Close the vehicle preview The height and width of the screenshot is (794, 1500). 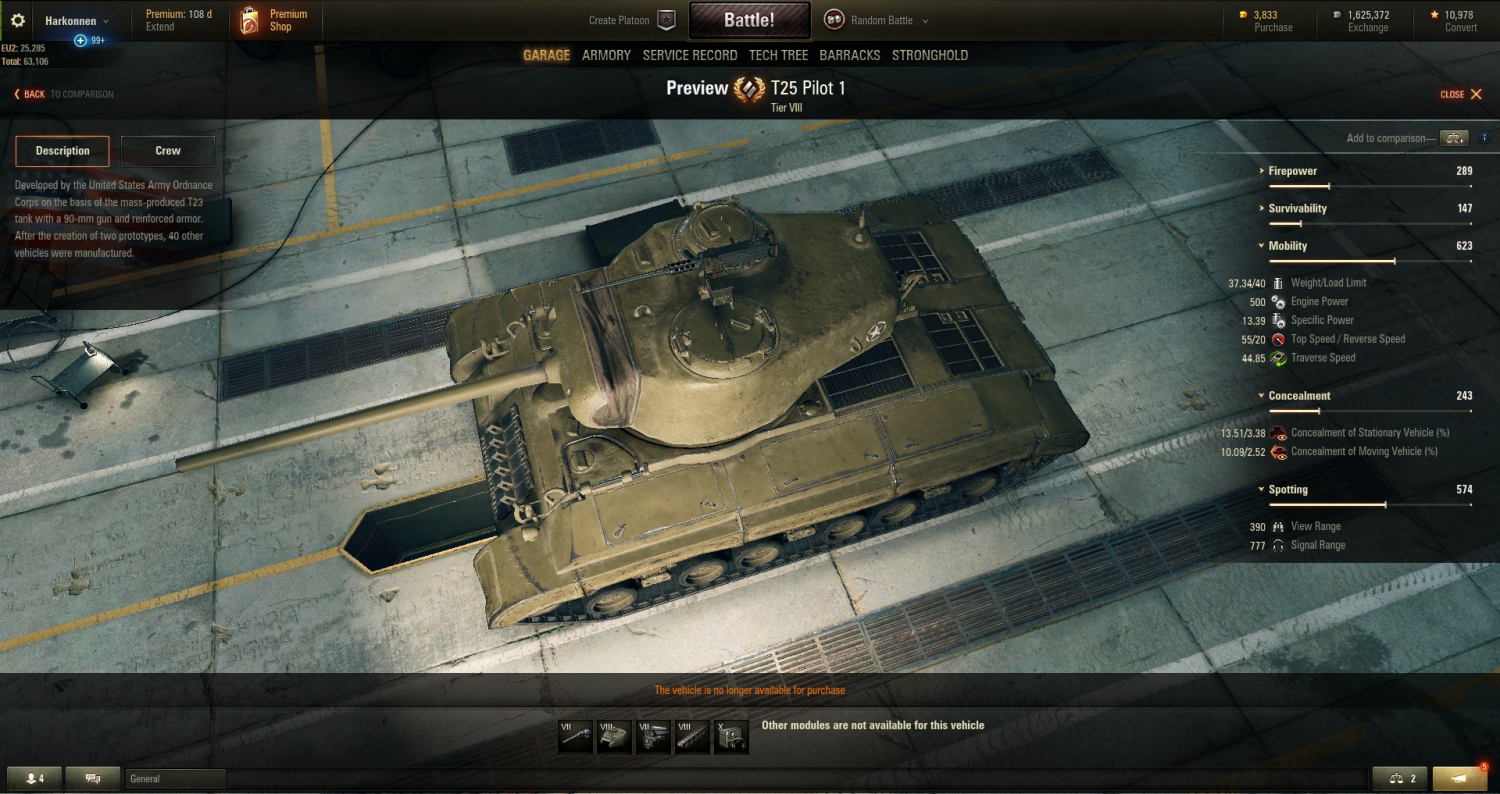tap(1461, 94)
